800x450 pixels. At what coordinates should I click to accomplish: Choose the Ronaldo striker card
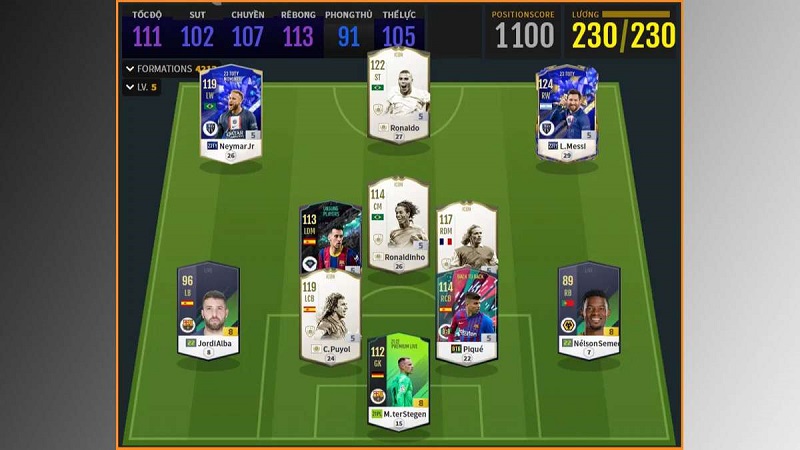tap(399, 96)
